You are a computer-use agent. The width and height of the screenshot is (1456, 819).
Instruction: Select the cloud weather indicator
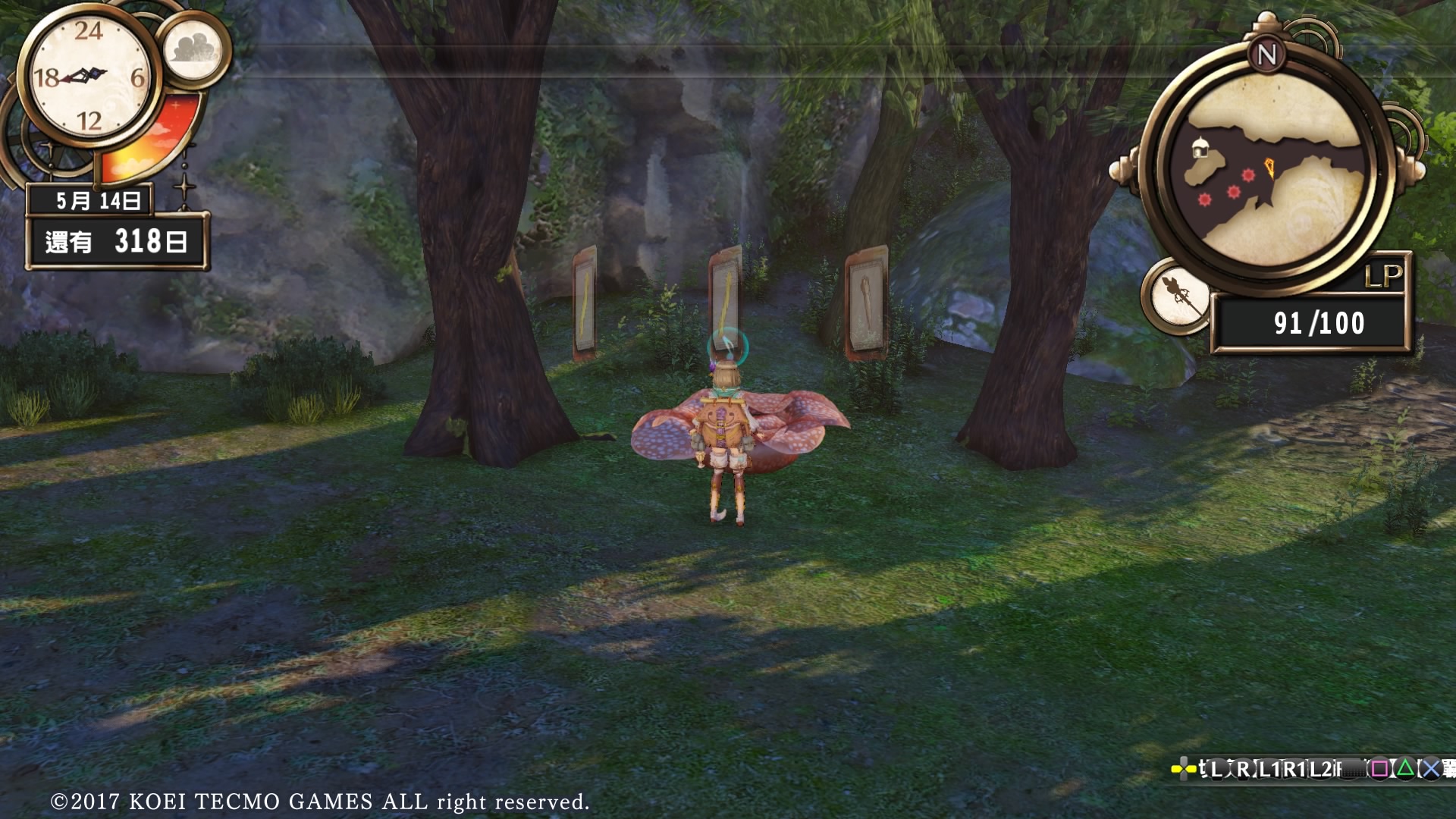tap(194, 49)
